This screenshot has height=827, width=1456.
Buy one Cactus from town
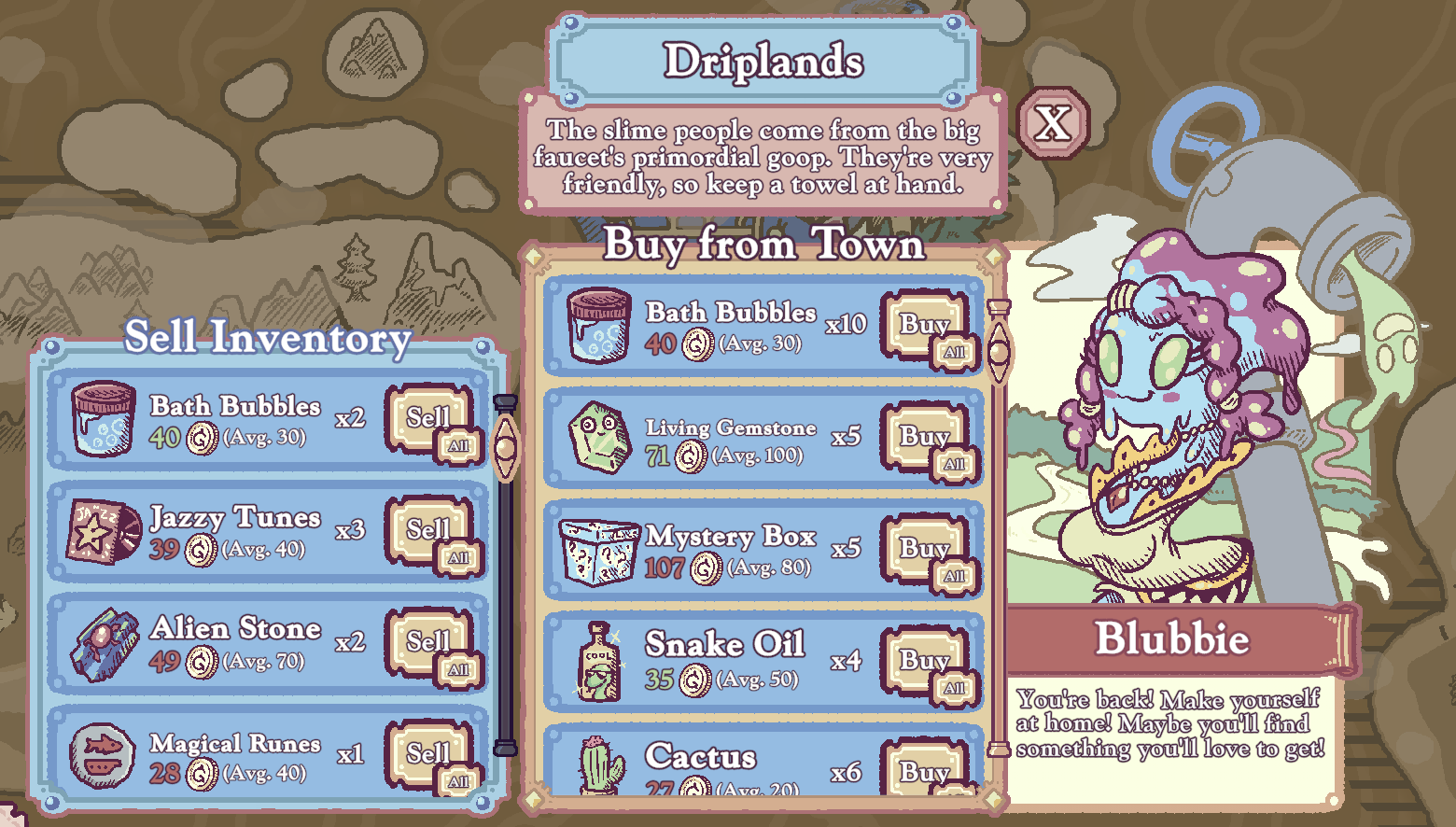point(920,771)
